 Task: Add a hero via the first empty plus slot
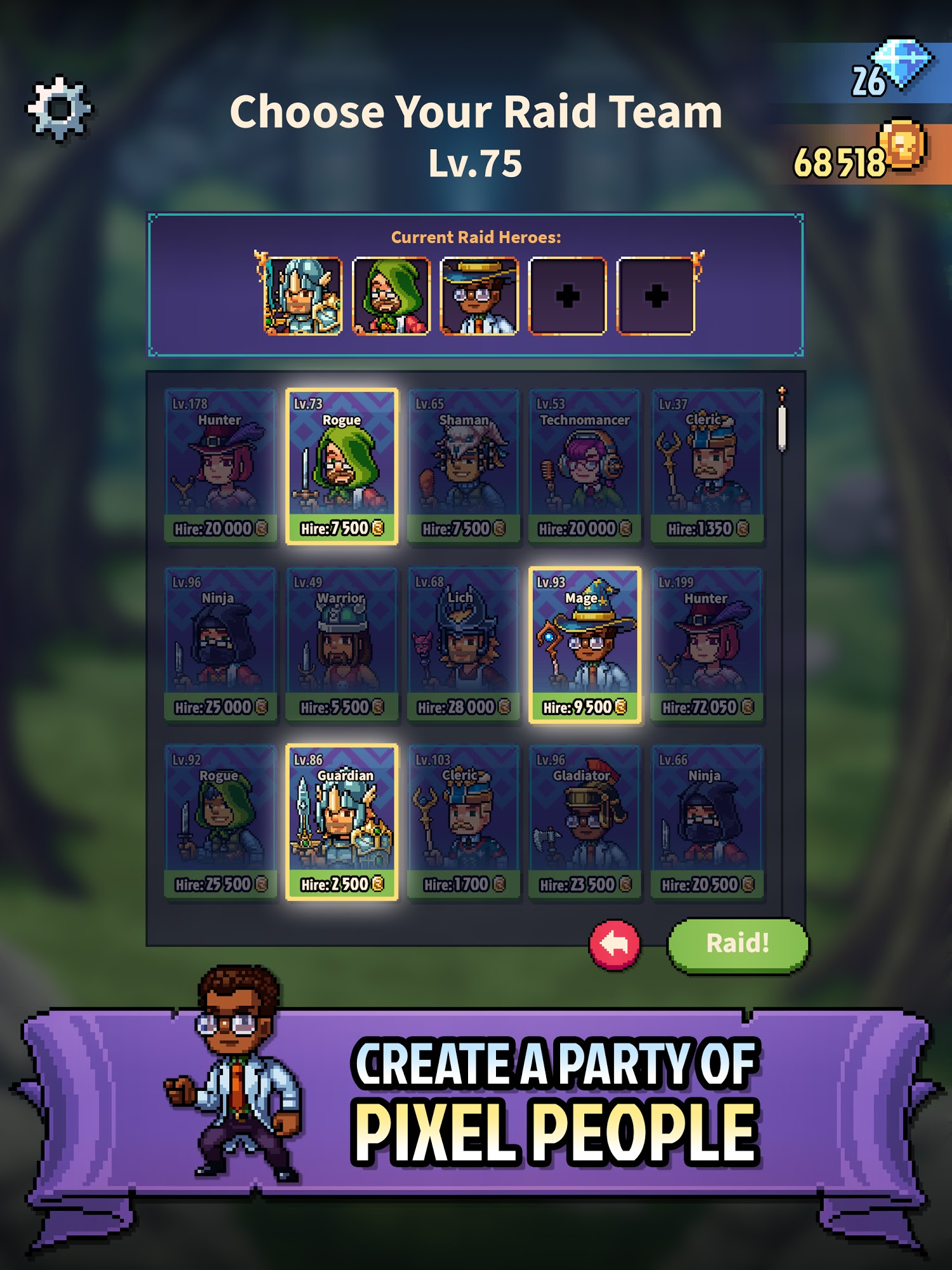coord(567,295)
